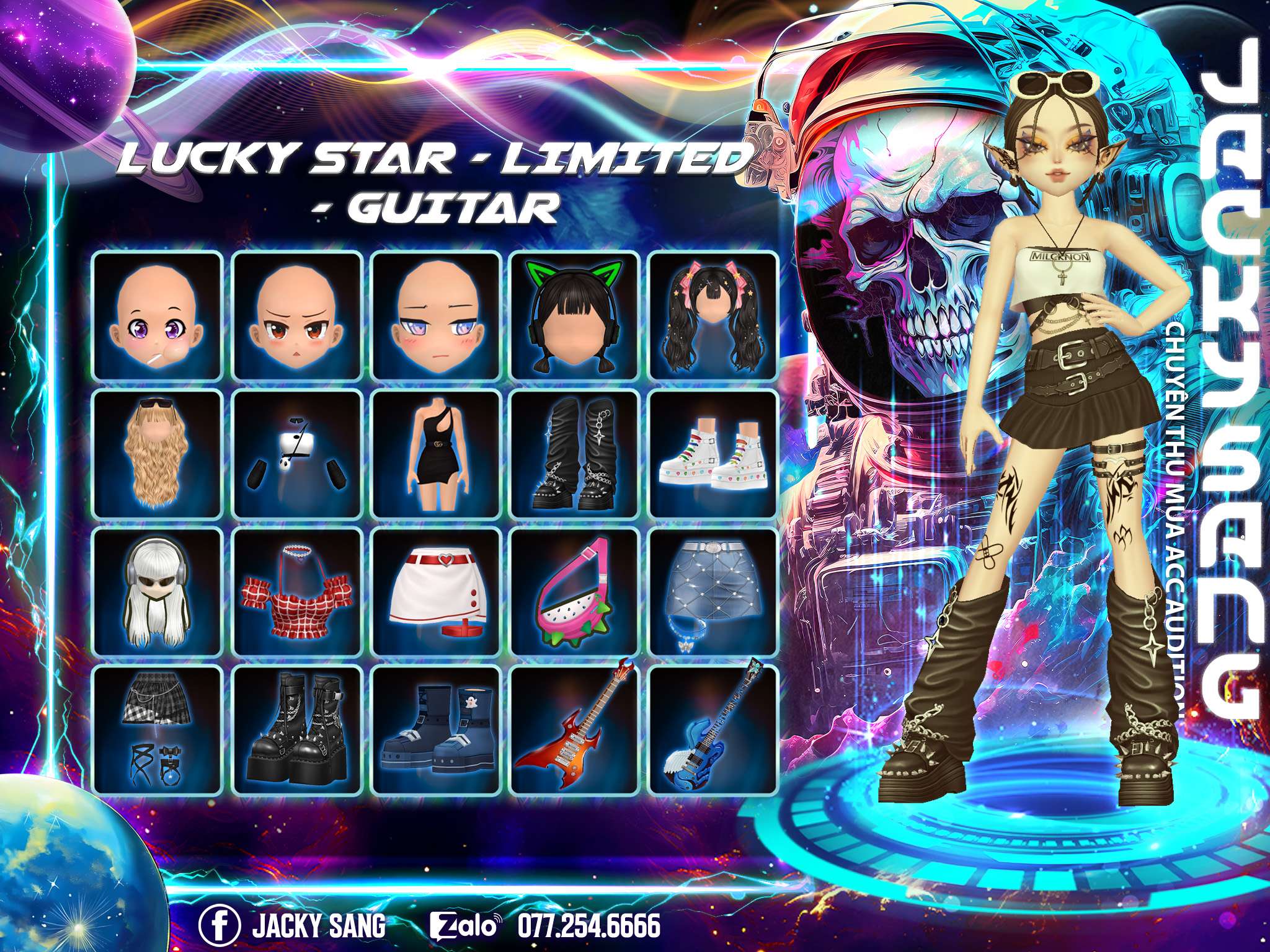The image size is (1270, 952).
Task: Choose the black pigtails with pink bows
Action: coord(713,316)
